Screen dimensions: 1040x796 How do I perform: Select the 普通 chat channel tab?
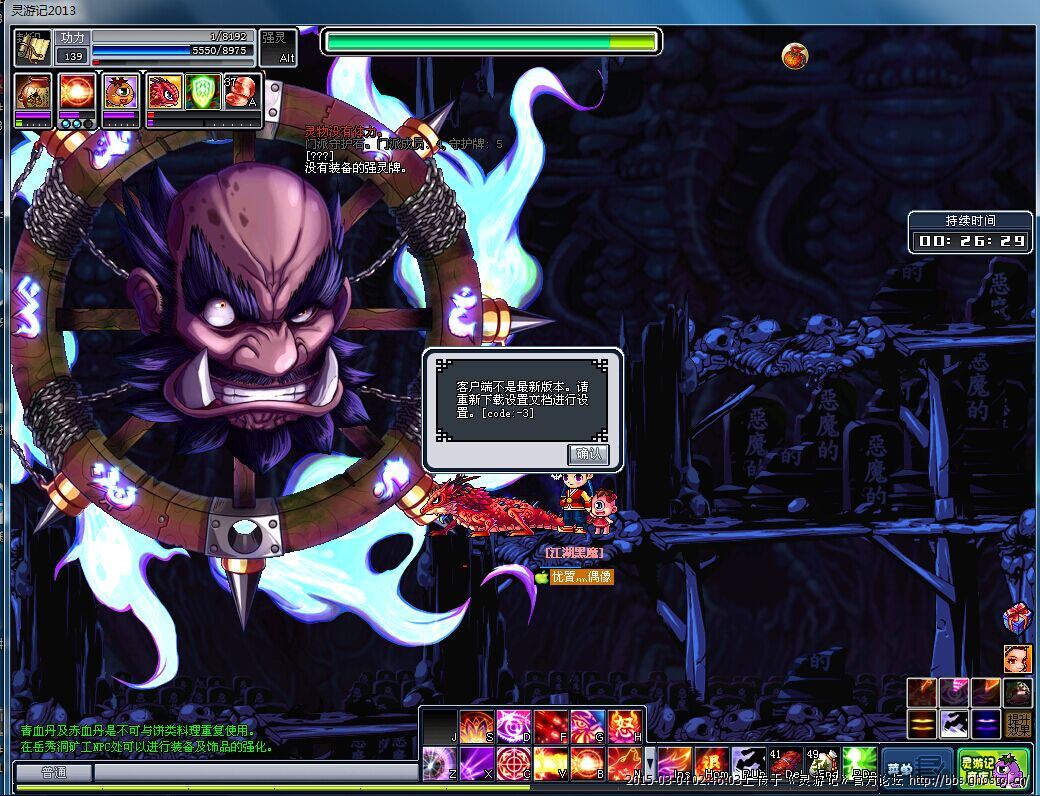[53, 773]
